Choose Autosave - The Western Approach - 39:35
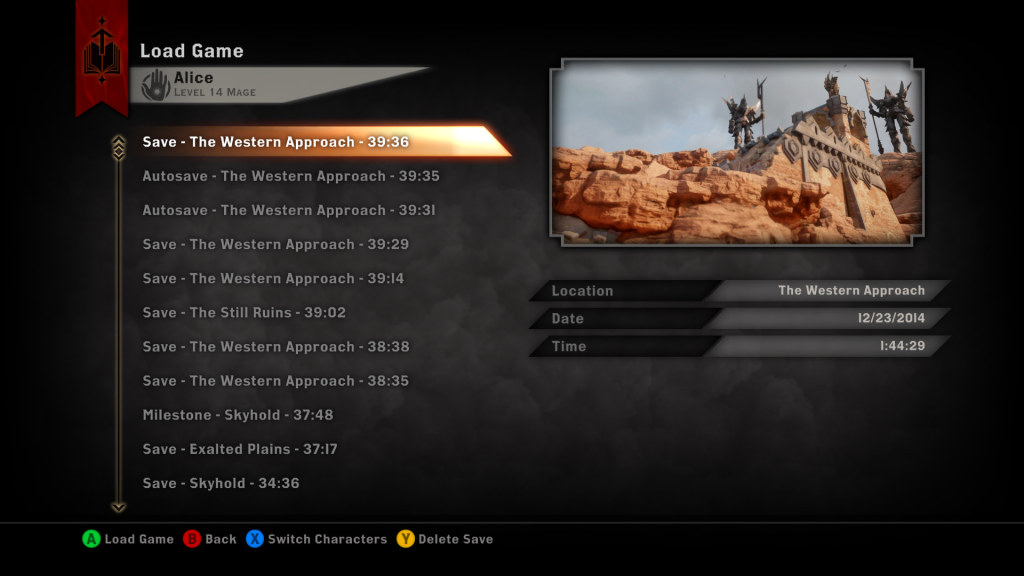 coord(290,176)
